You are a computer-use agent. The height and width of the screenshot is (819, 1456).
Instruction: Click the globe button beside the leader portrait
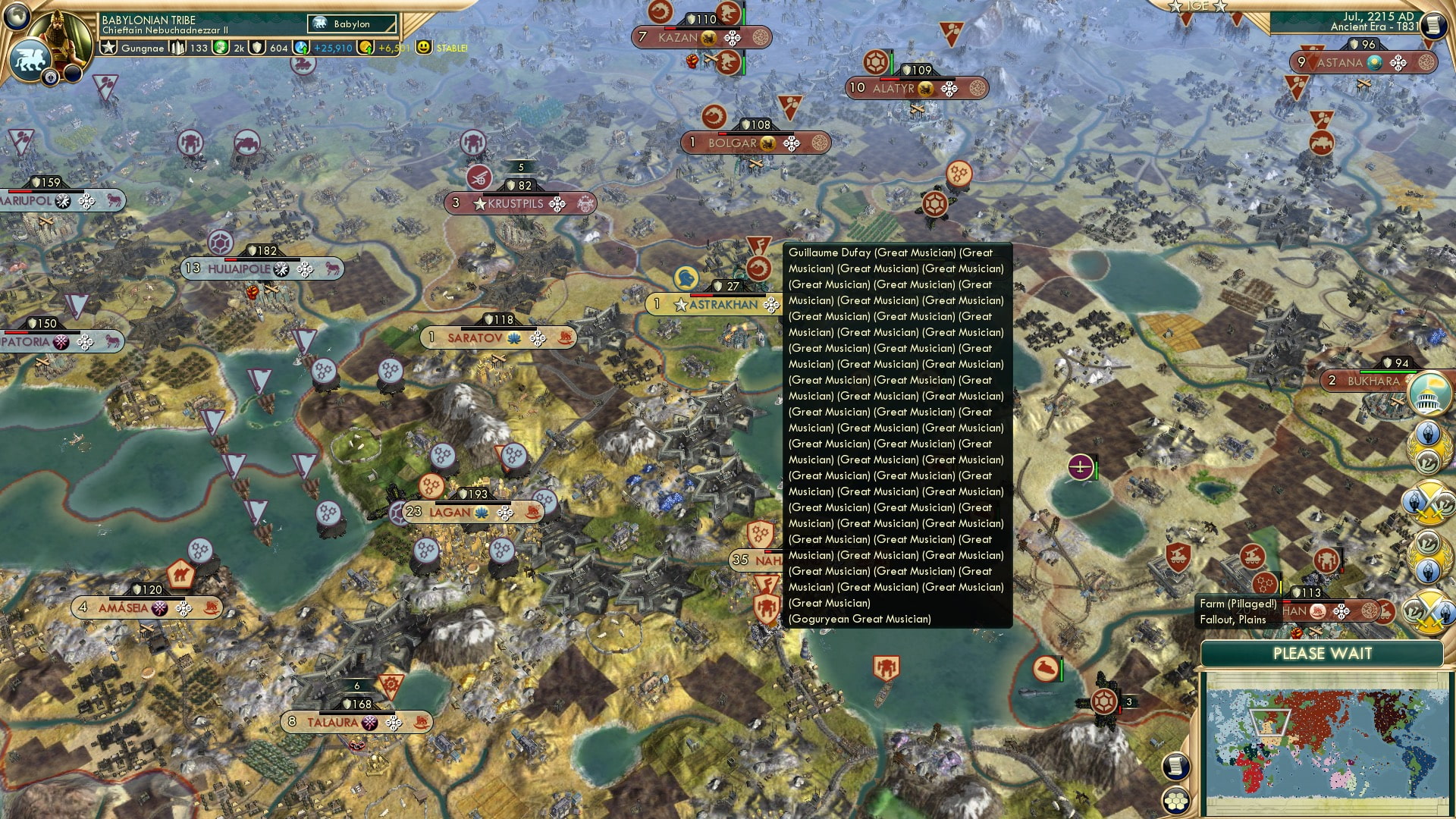coord(17,15)
